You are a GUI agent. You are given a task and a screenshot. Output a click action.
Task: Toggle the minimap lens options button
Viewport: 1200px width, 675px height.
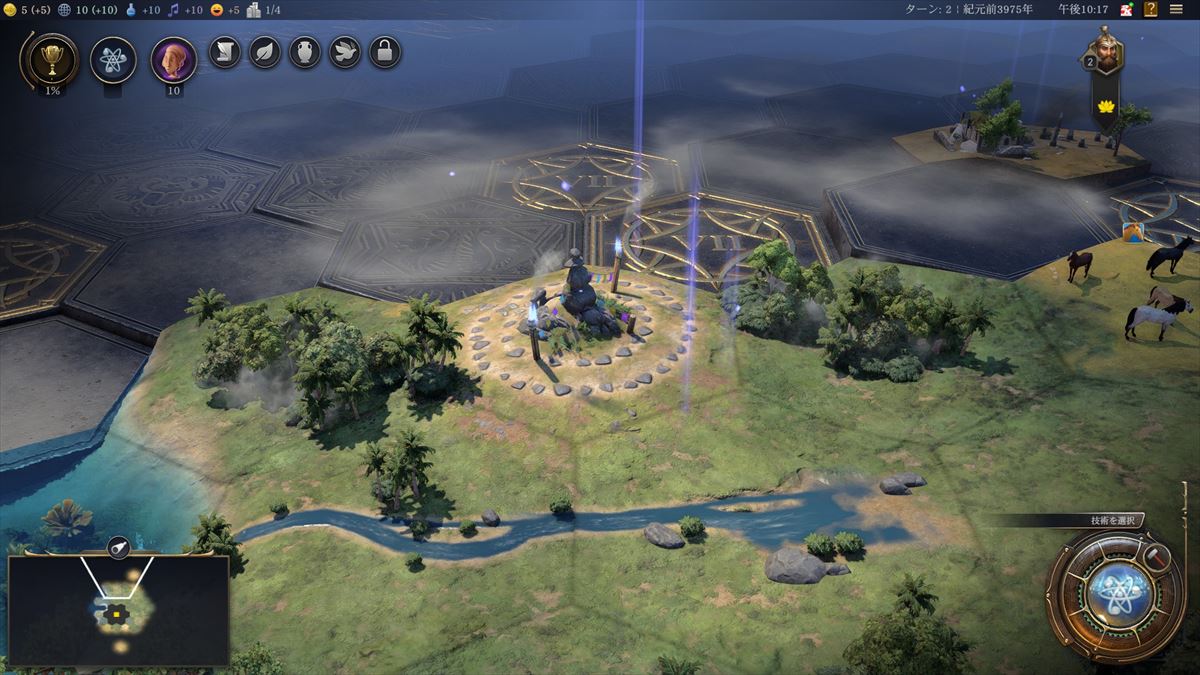[118, 547]
